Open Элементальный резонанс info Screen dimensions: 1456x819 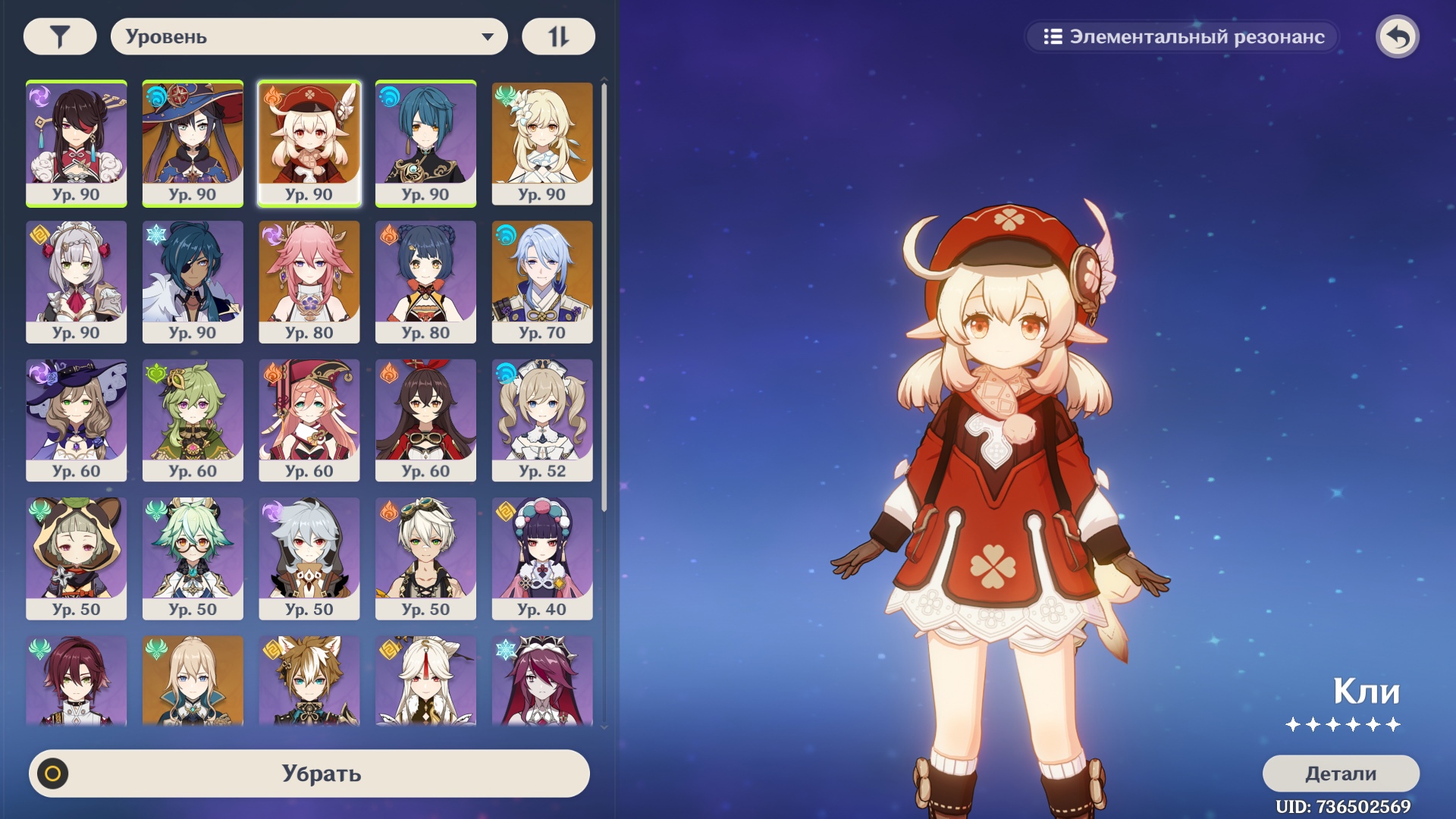pyautogui.click(x=1183, y=36)
